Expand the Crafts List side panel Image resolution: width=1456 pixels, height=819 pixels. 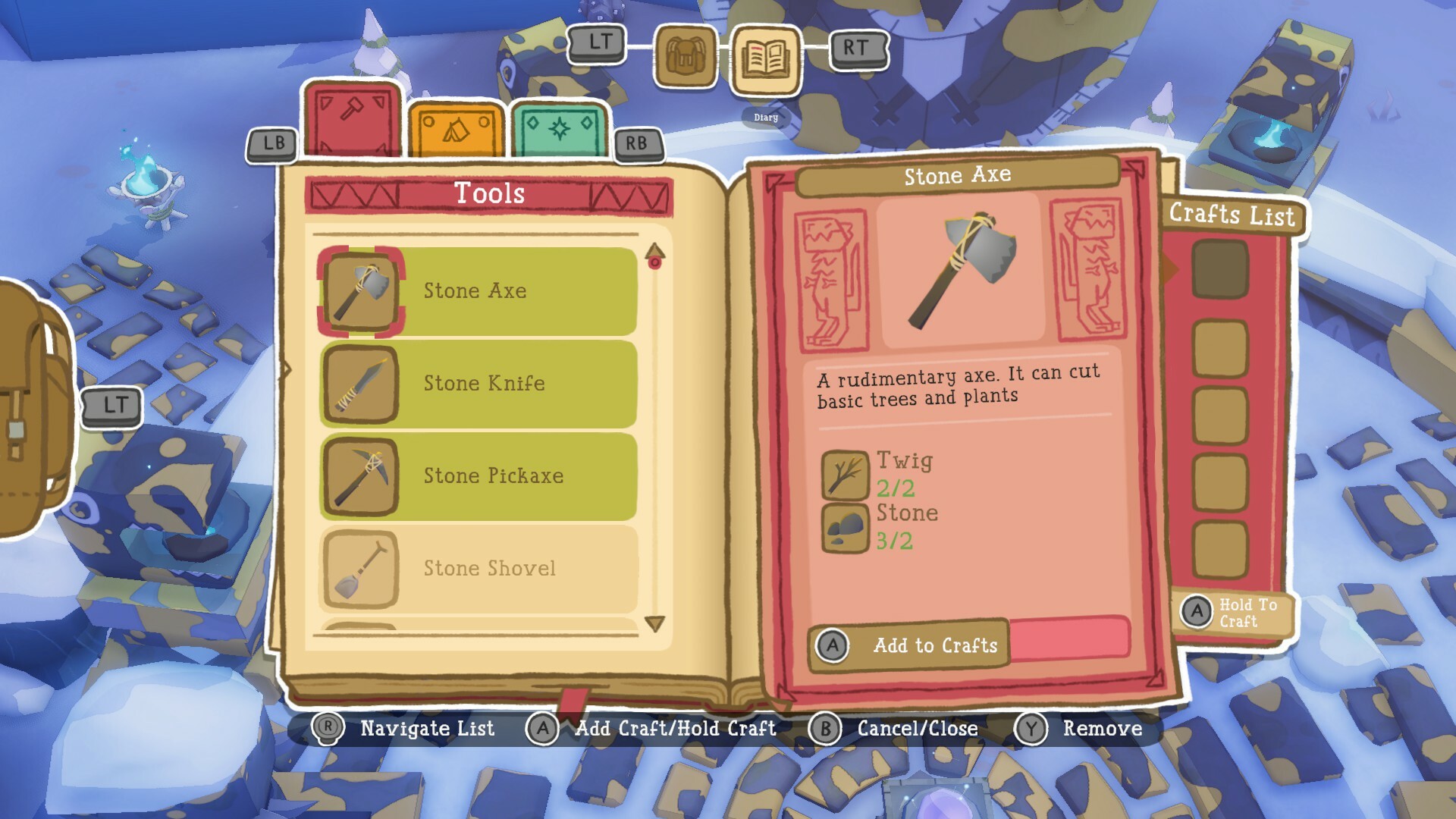(x=1234, y=215)
